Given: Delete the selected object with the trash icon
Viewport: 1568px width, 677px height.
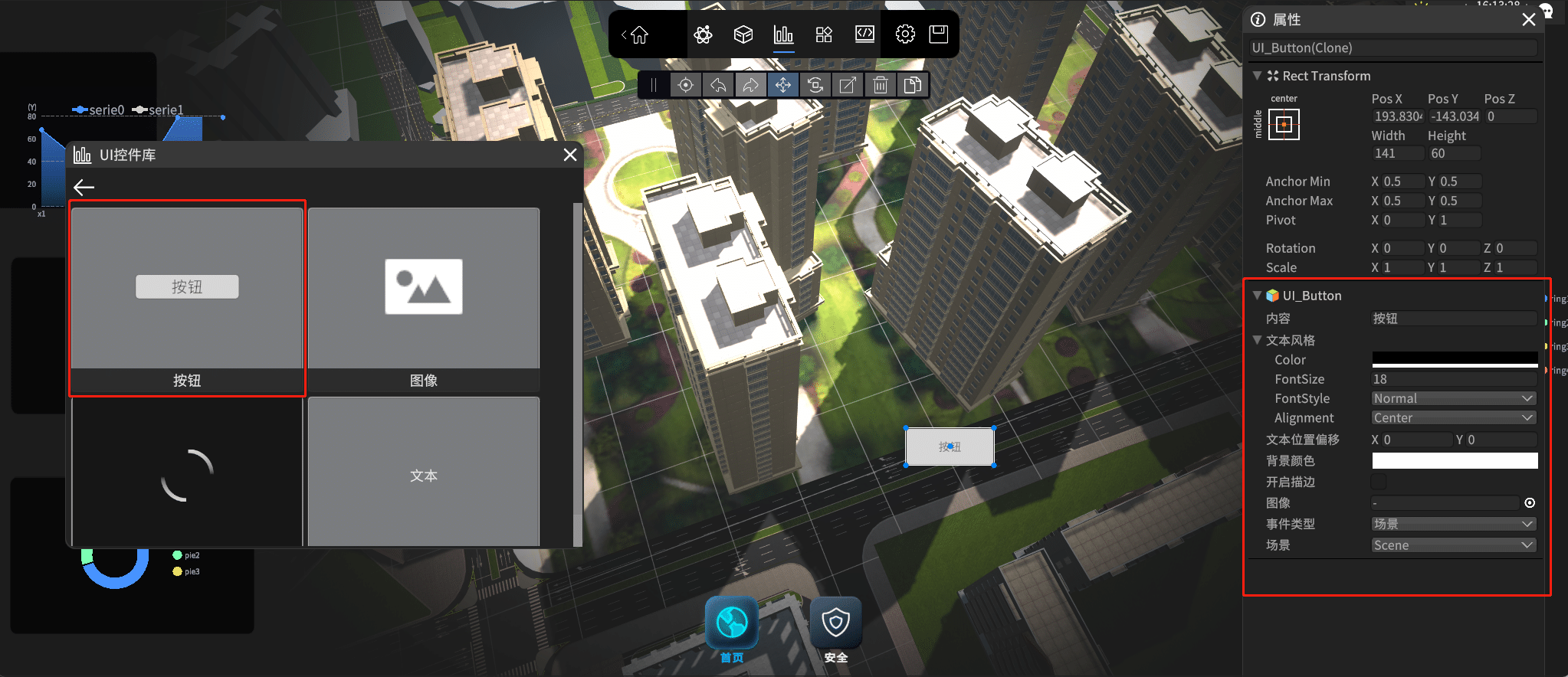Looking at the screenshot, I should click(881, 85).
